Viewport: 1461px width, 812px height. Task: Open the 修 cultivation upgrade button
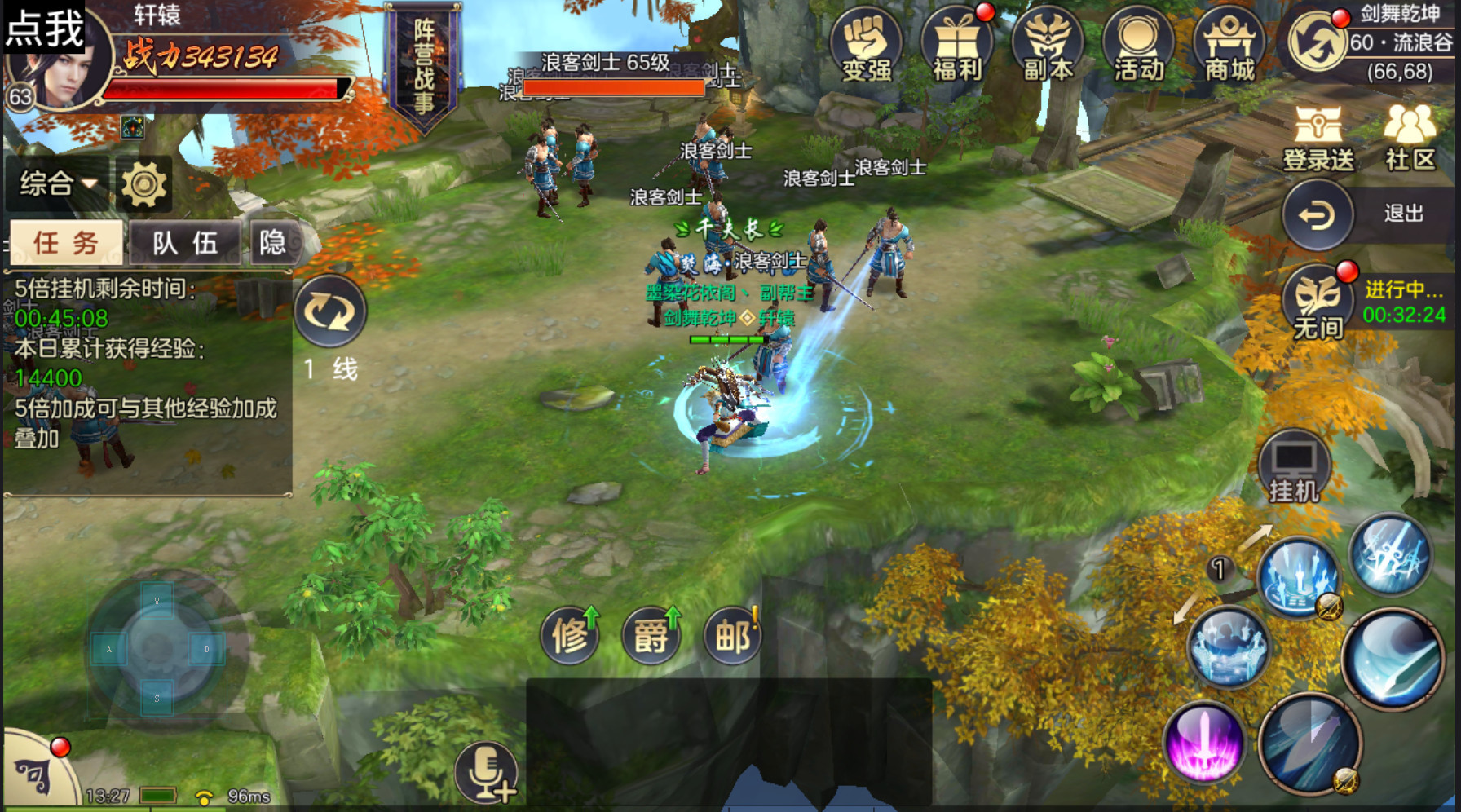point(570,635)
